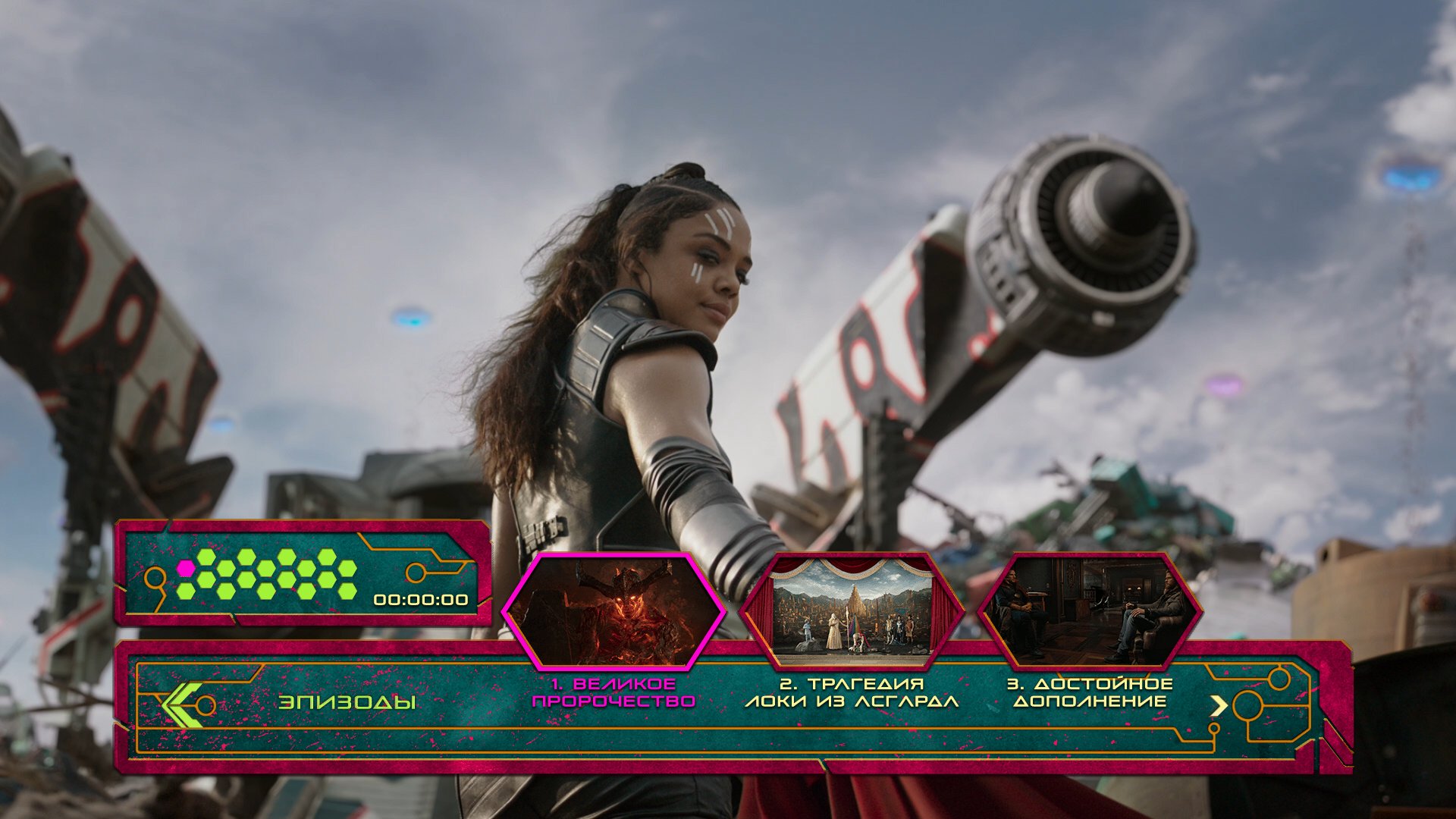Image resolution: width=1456 pixels, height=819 pixels.
Task: Choose the thumbnail of two seated men
Action: point(1090,611)
